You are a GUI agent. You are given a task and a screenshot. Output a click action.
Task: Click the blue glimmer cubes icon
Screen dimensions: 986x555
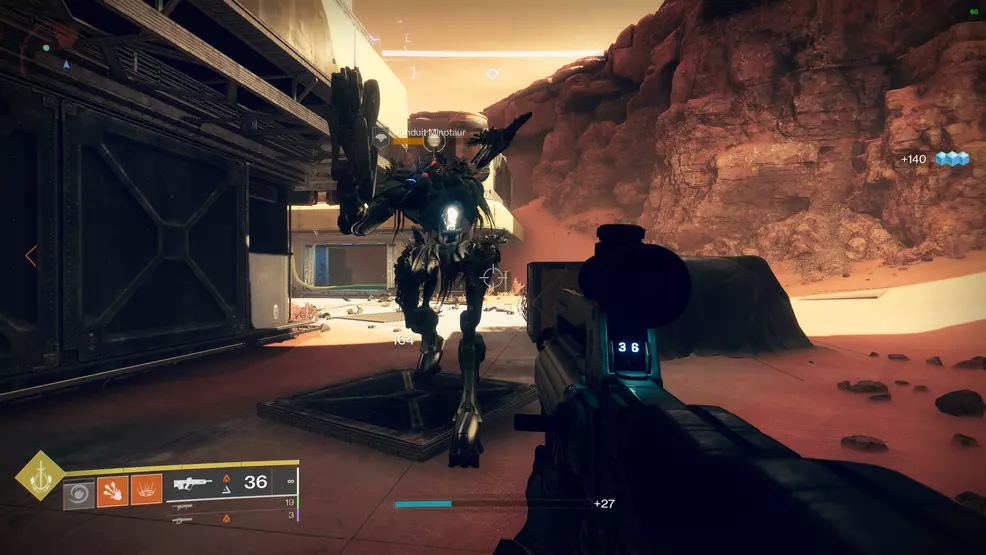(952, 159)
